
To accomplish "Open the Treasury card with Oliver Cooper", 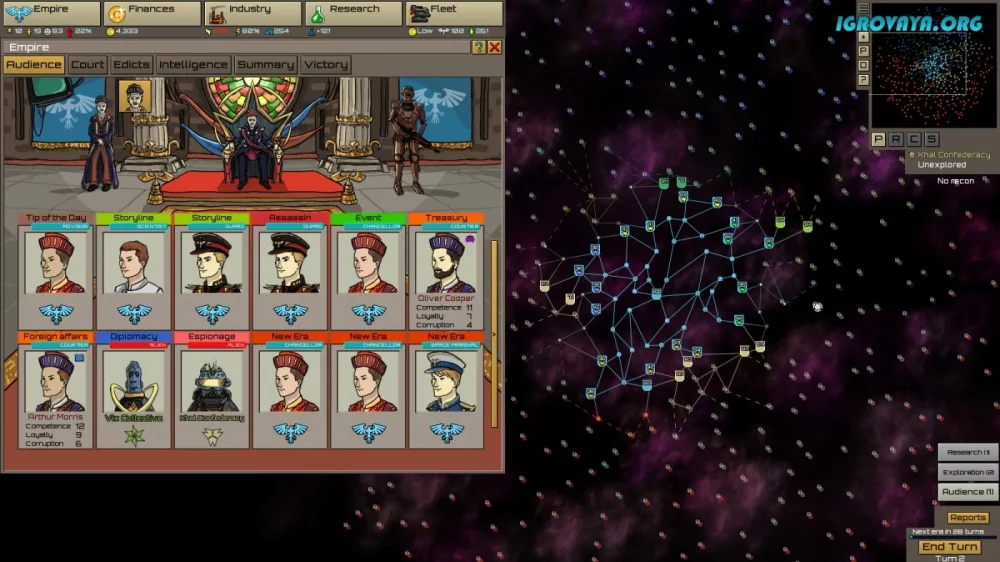I will click(446, 268).
